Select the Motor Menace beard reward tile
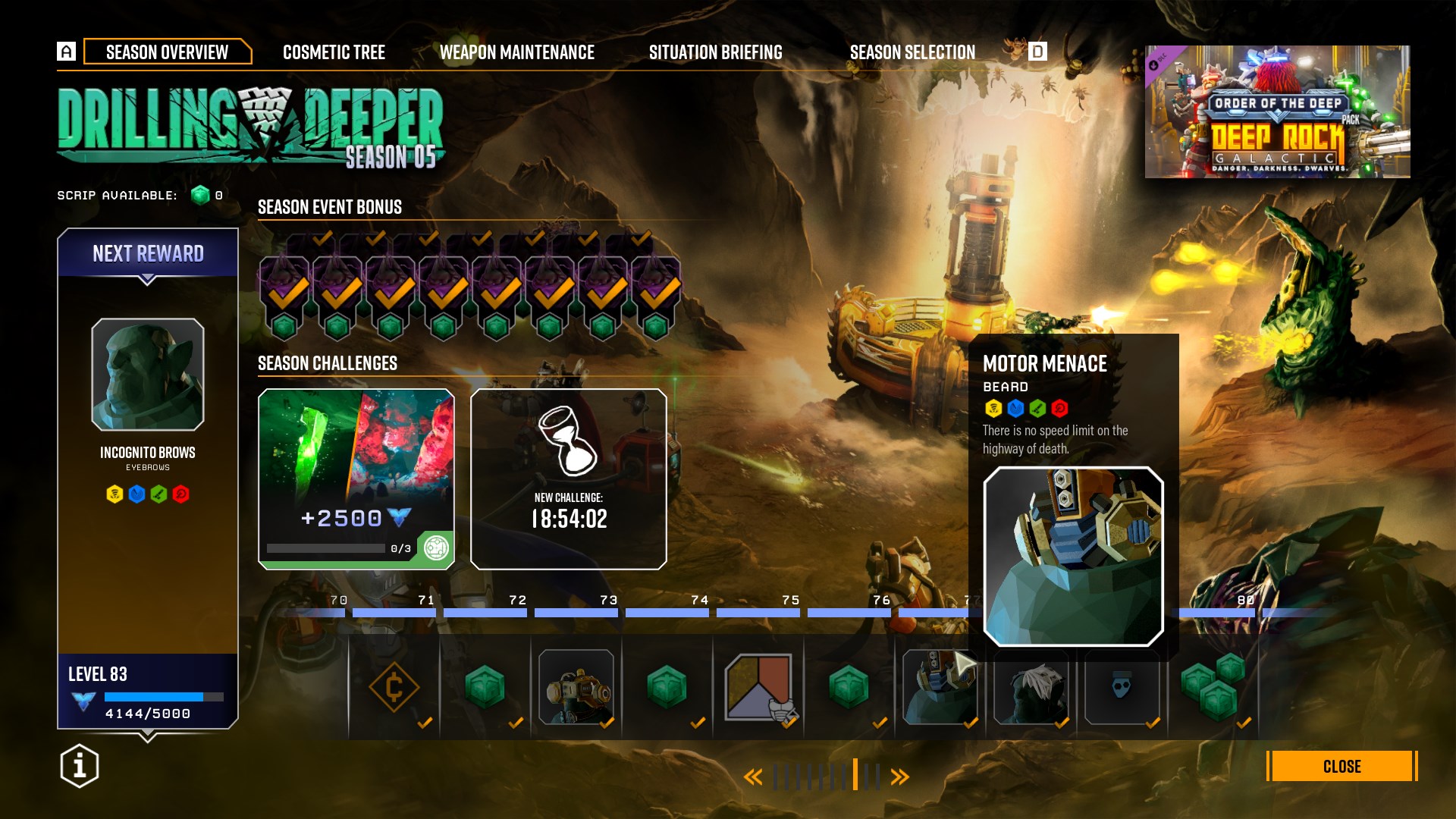 (940, 688)
